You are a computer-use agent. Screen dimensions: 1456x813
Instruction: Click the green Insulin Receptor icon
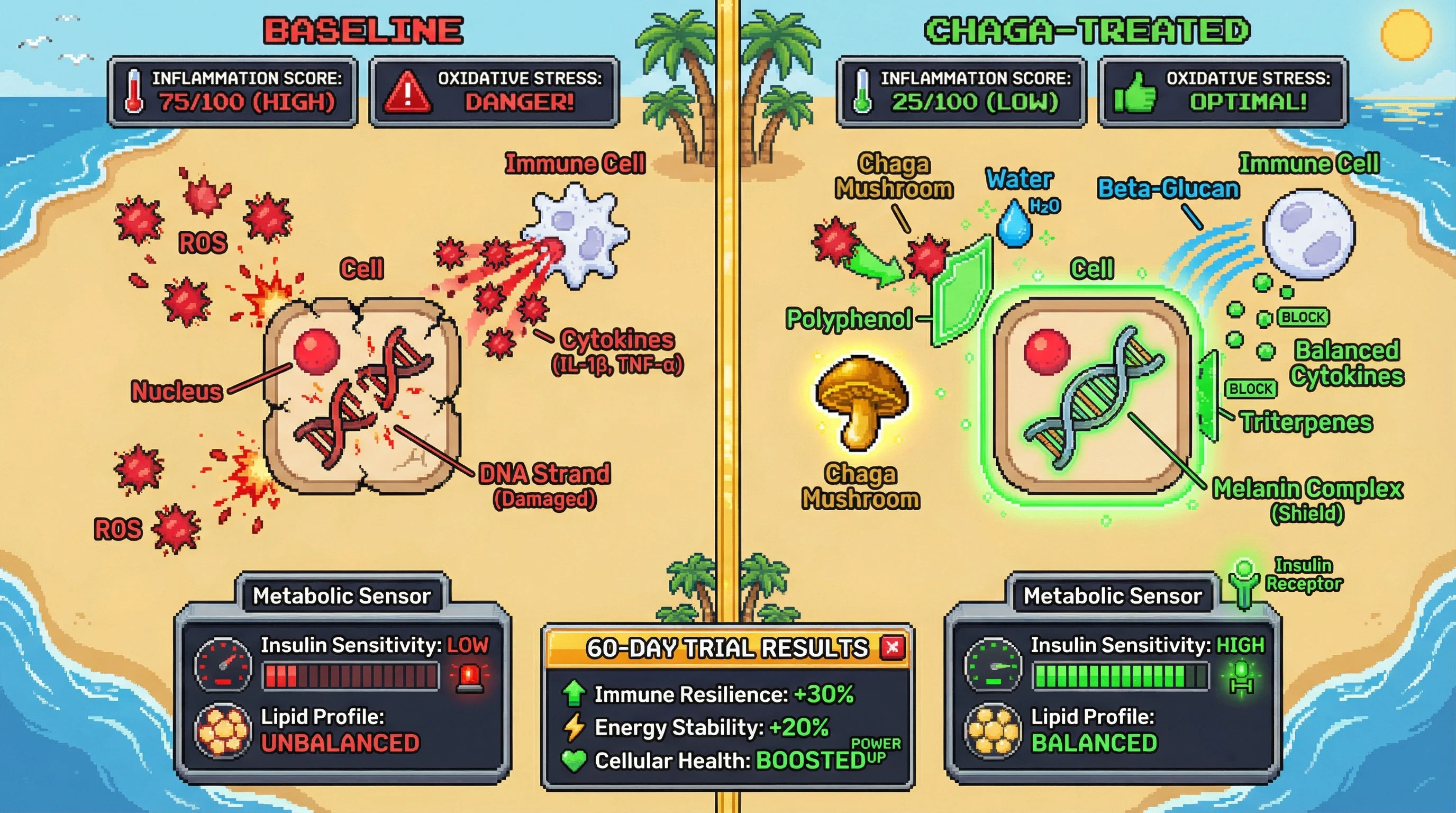click(x=1243, y=584)
